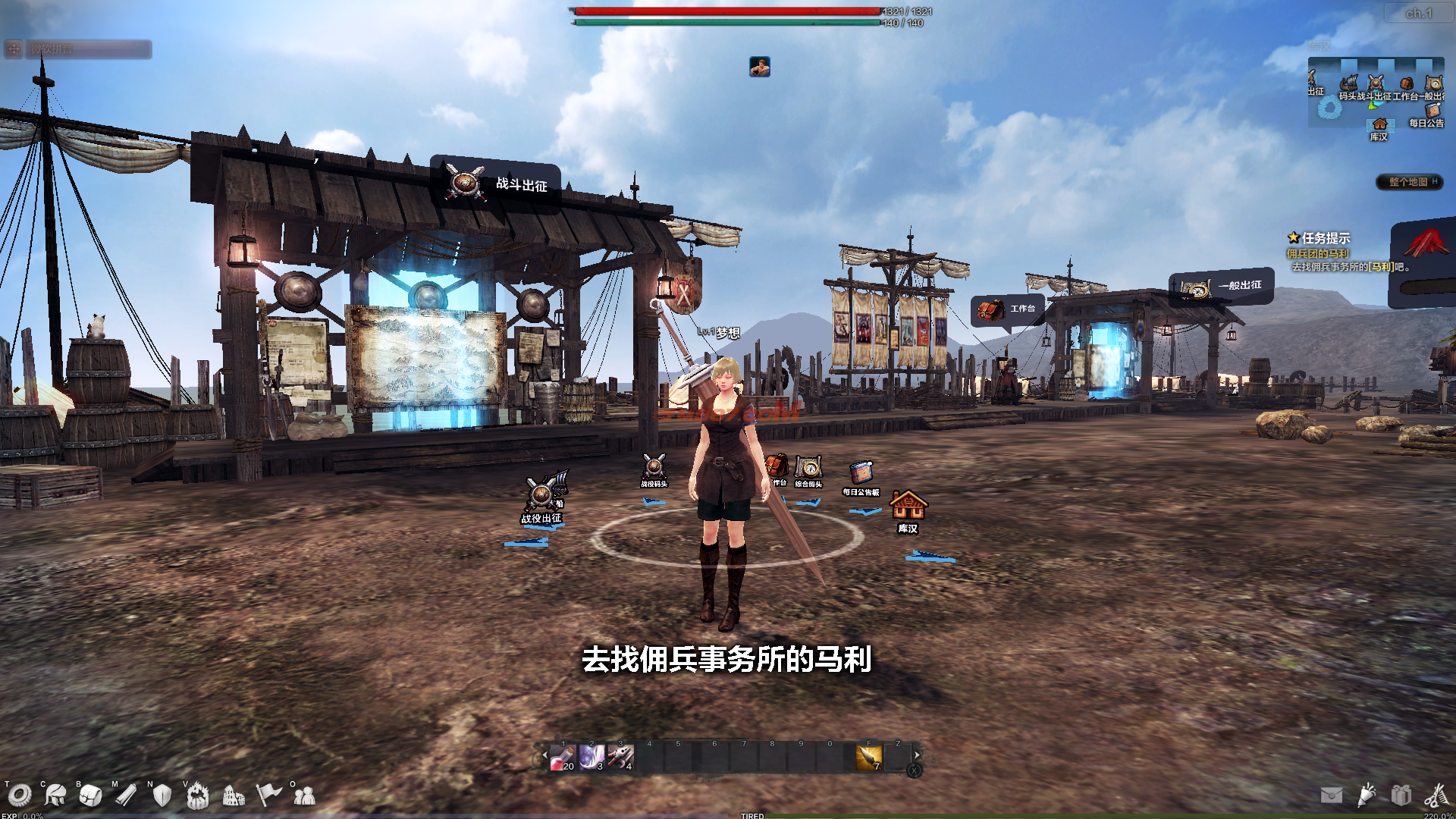
Task: Click the hotbar's right arrow
Action: [x=918, y=755]
